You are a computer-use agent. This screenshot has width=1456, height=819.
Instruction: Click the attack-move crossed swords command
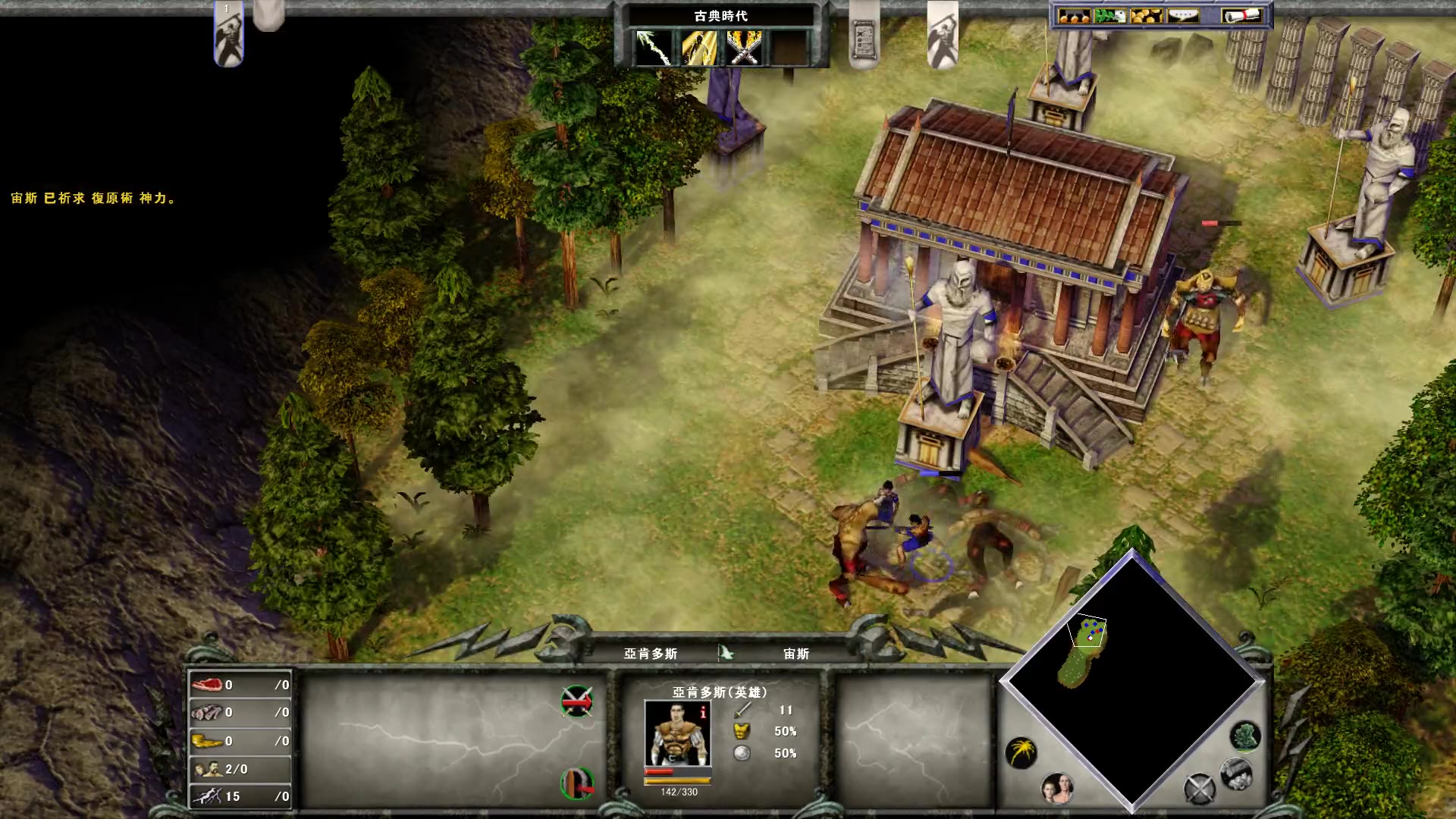click(577, 701)
